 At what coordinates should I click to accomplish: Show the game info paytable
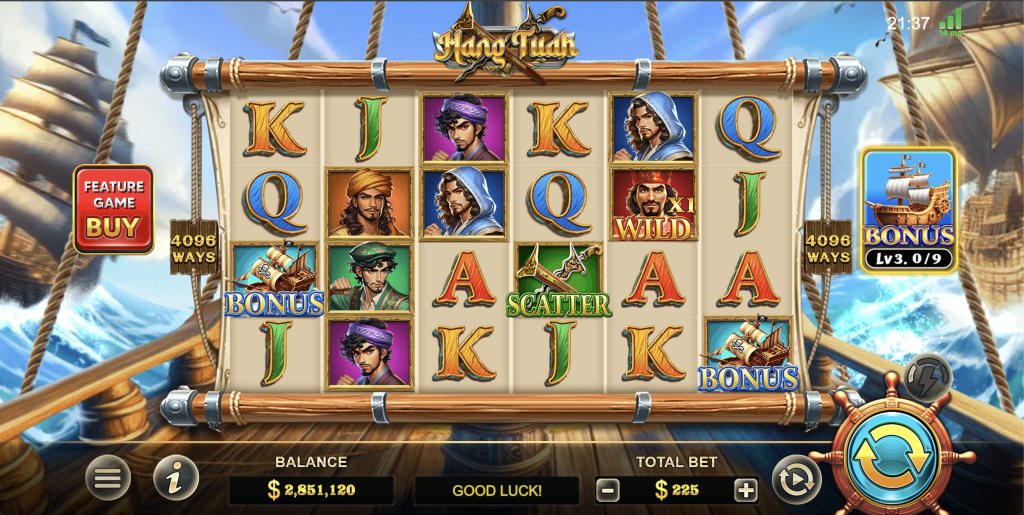click(x=175, y=480)
